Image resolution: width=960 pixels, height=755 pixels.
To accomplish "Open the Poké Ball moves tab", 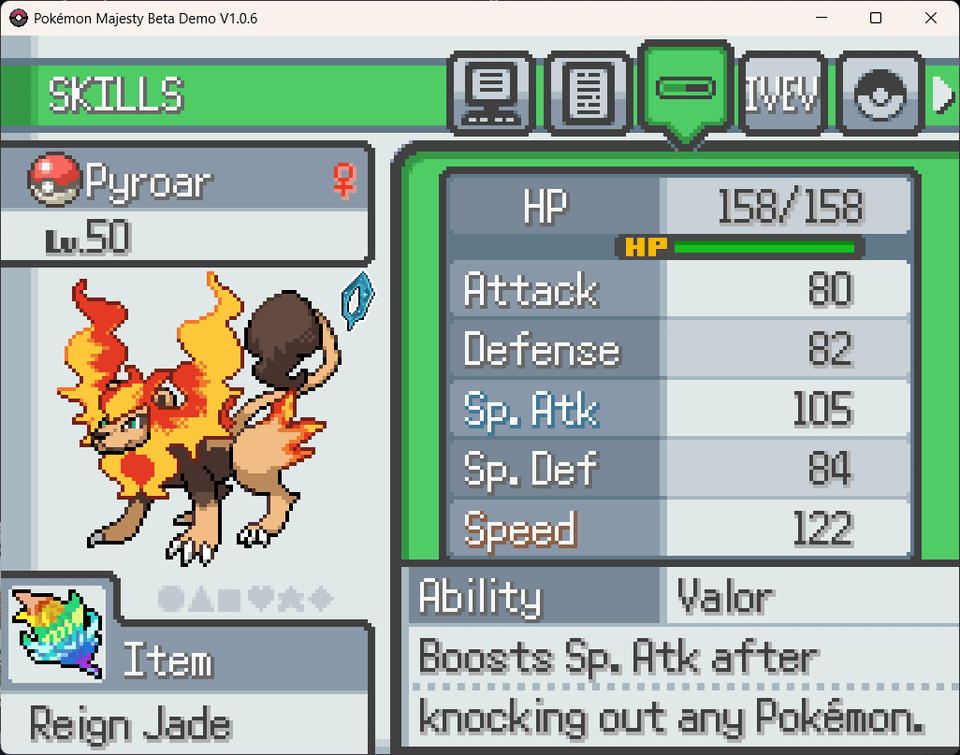I will click(x=878, y=94).
